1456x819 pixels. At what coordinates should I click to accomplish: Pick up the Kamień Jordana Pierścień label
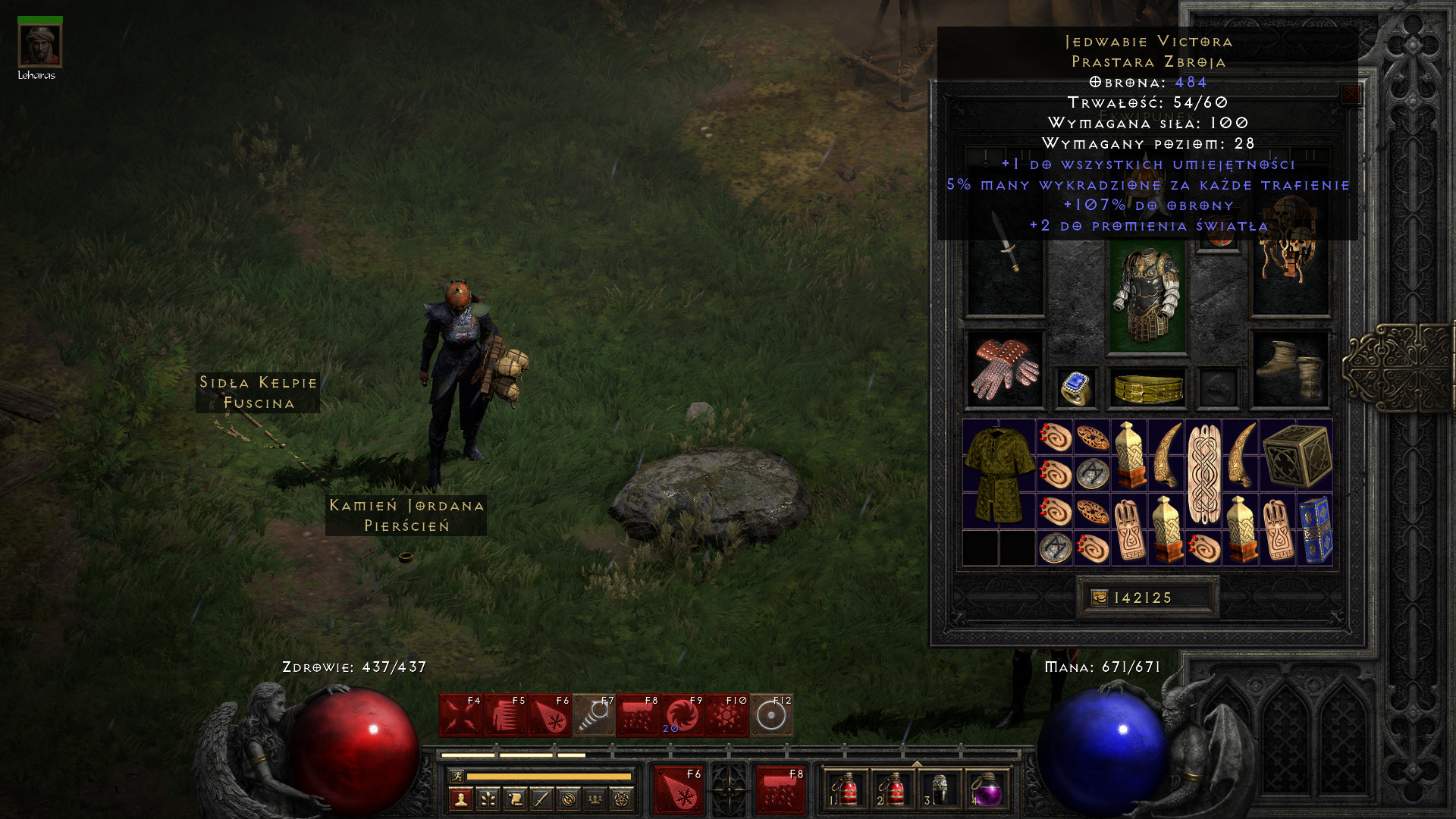pyautogui.click(x=406, y=516)
